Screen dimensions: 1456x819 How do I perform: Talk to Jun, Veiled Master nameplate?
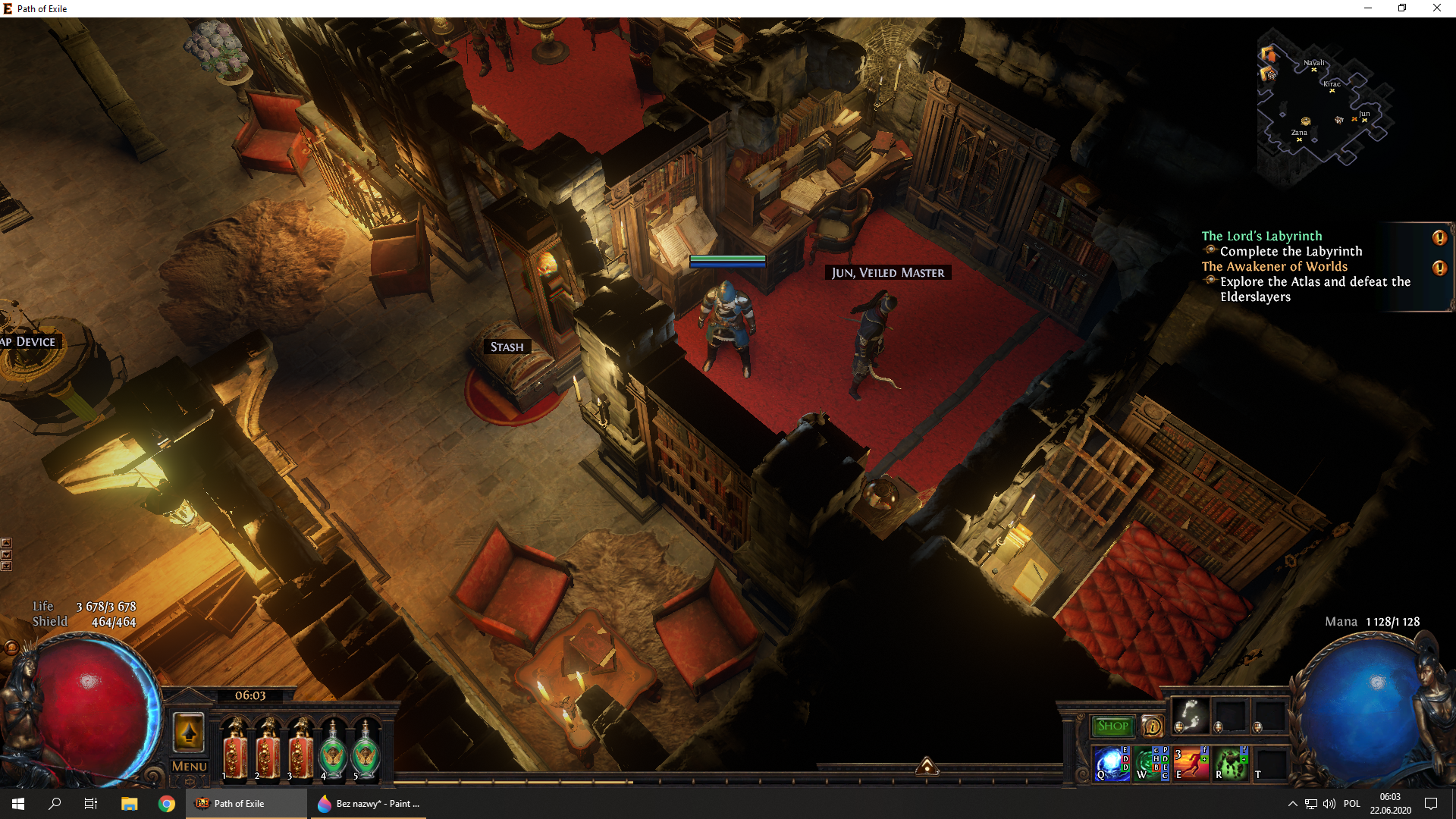pyautogui.click(x=887, y=272)
